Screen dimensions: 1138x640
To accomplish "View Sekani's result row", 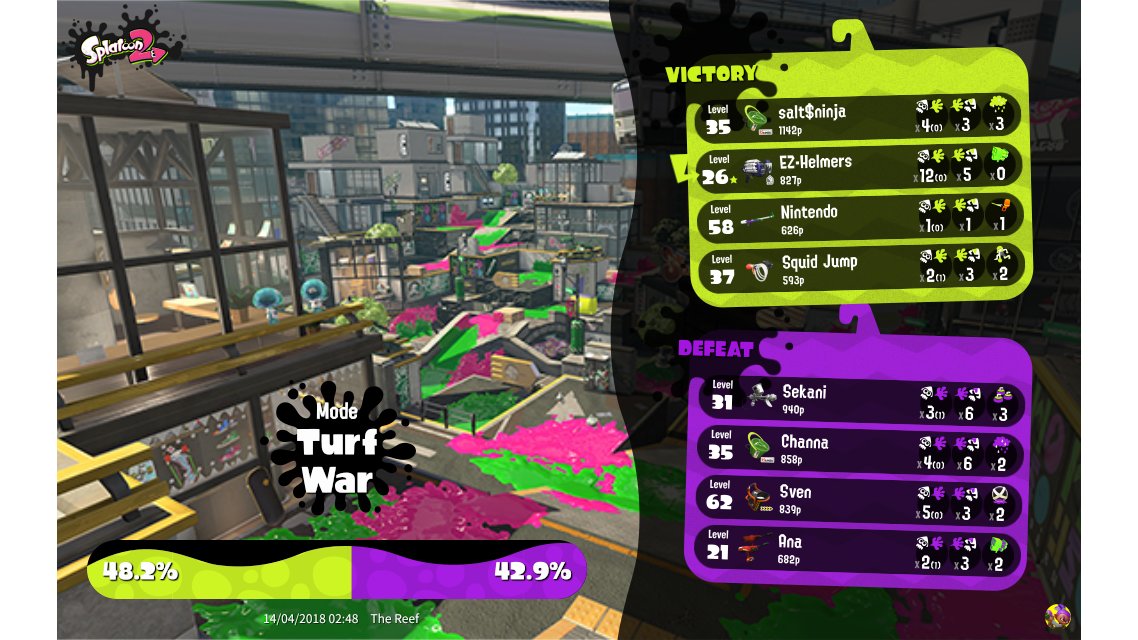I will [x=858, y=397].
